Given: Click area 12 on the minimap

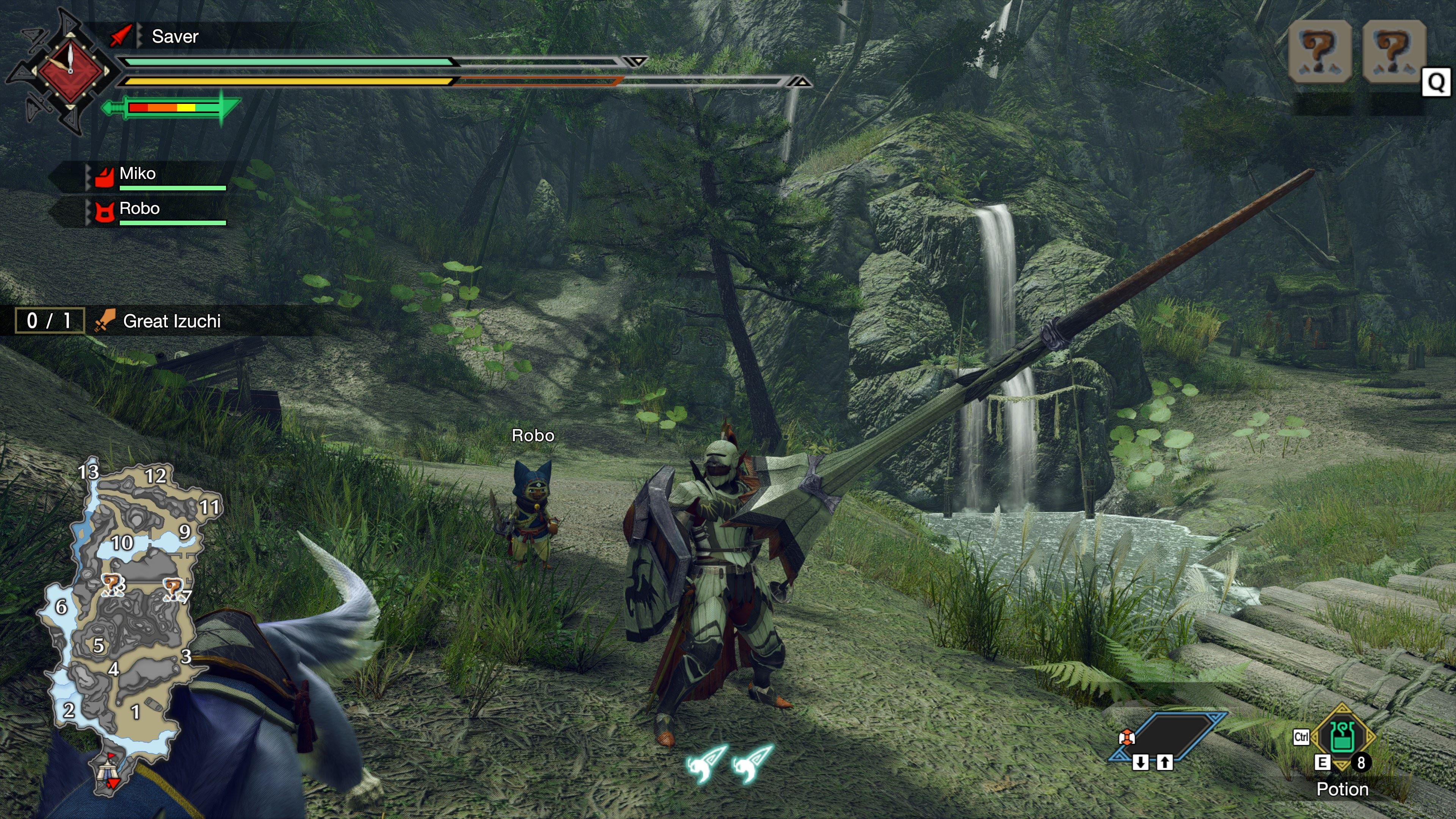Looking at the screenshot, I should pyautogui.click(x=155, y=476).
